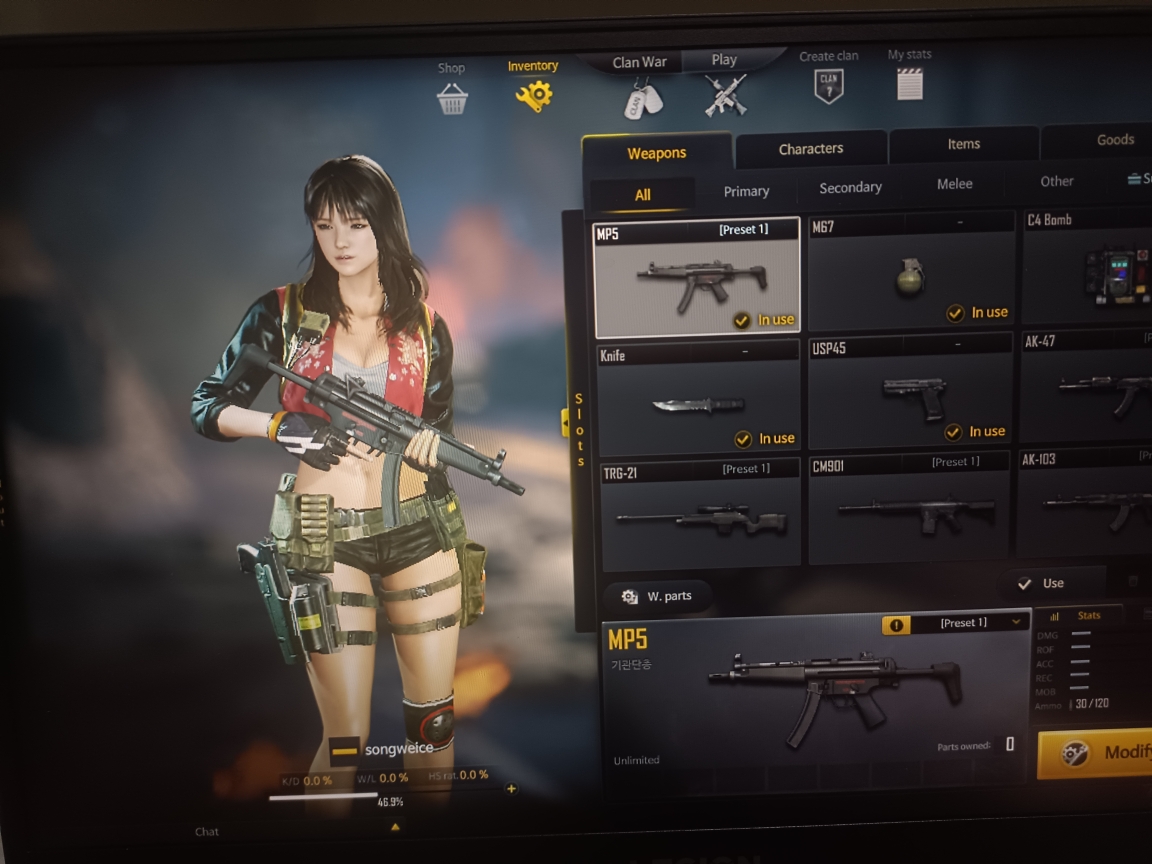View My stats
The width and height of the screenshot is (1152, 864).
(909, 76)
